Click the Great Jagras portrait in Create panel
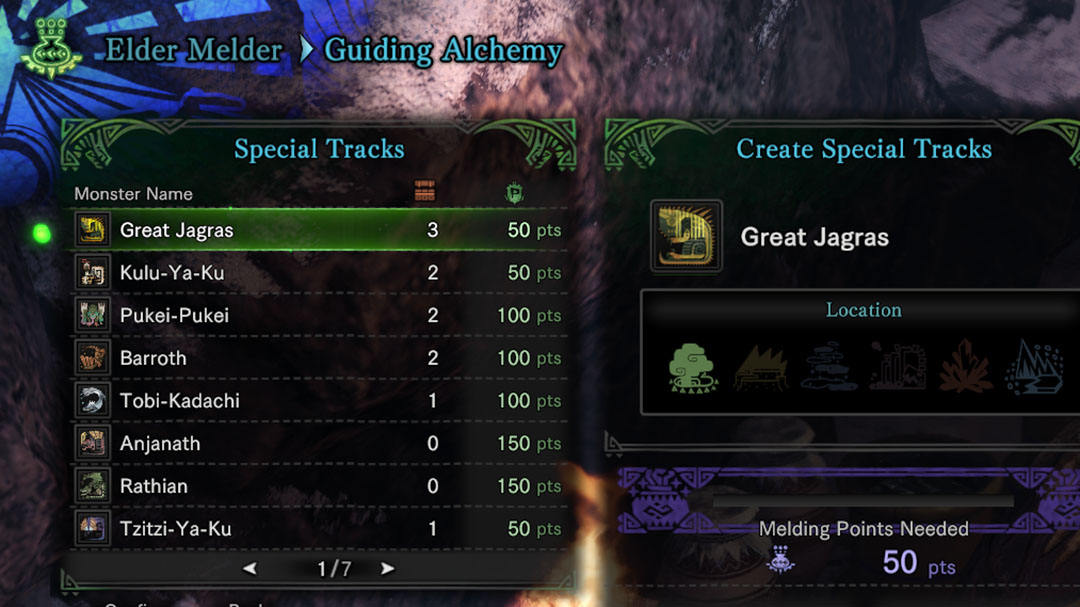Viewport: 1080px width, 607px height. [x=686, y=236]
